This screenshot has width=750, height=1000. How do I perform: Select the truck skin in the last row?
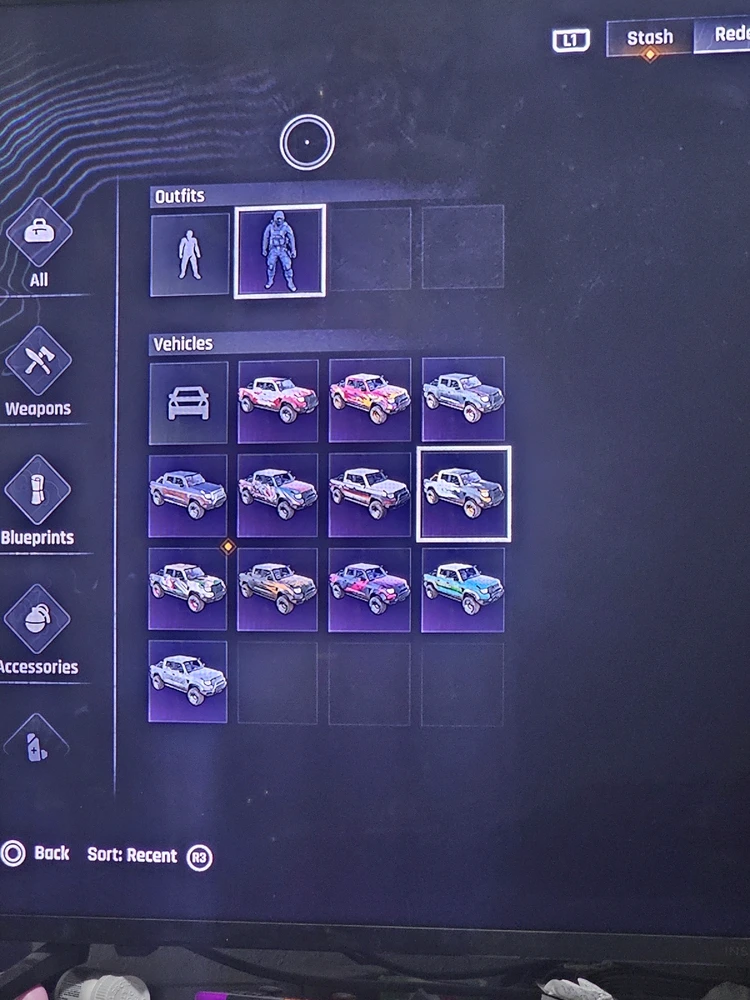(188, 681)
